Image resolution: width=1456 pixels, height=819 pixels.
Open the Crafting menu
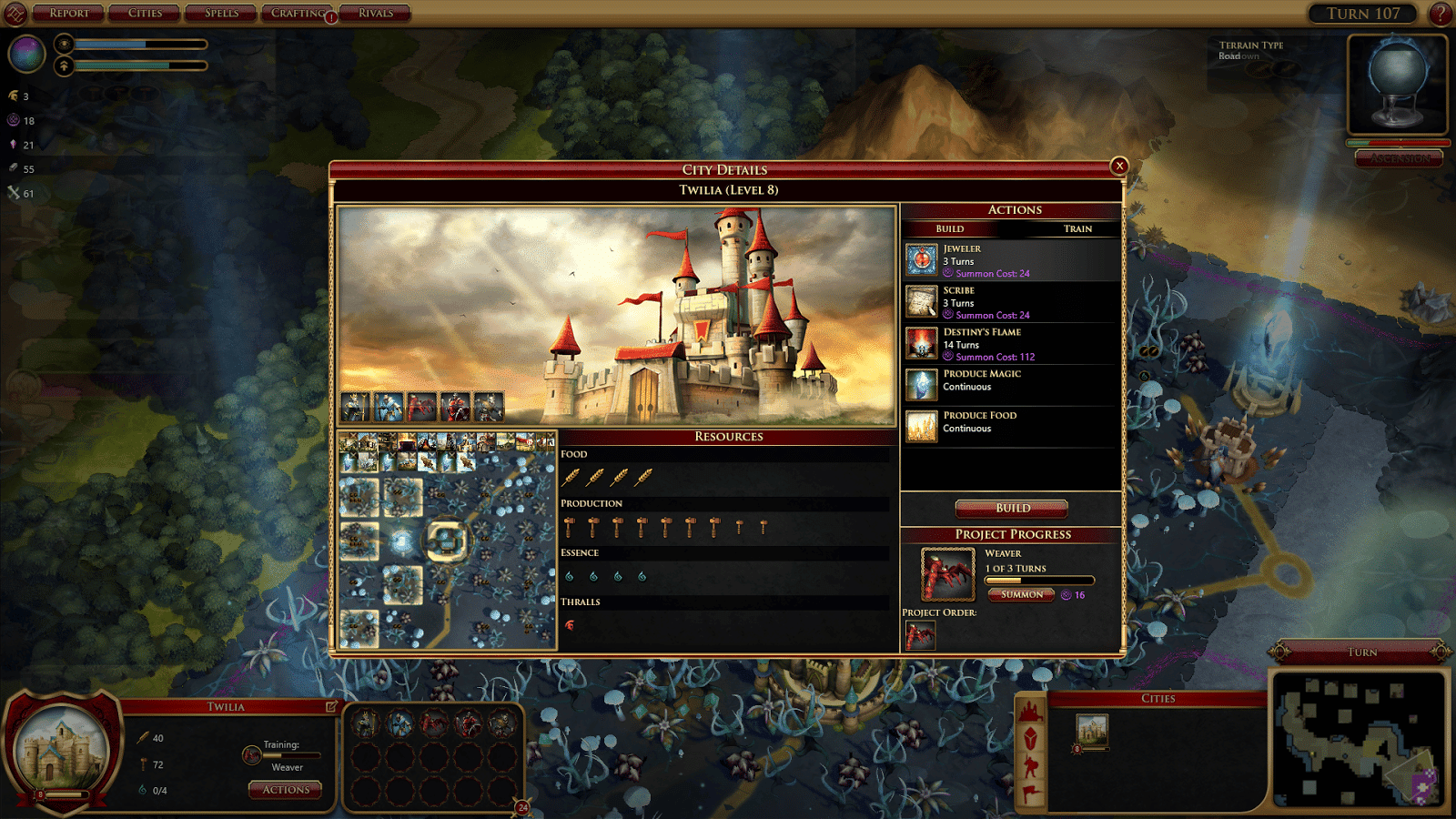[x=298, y=14]
